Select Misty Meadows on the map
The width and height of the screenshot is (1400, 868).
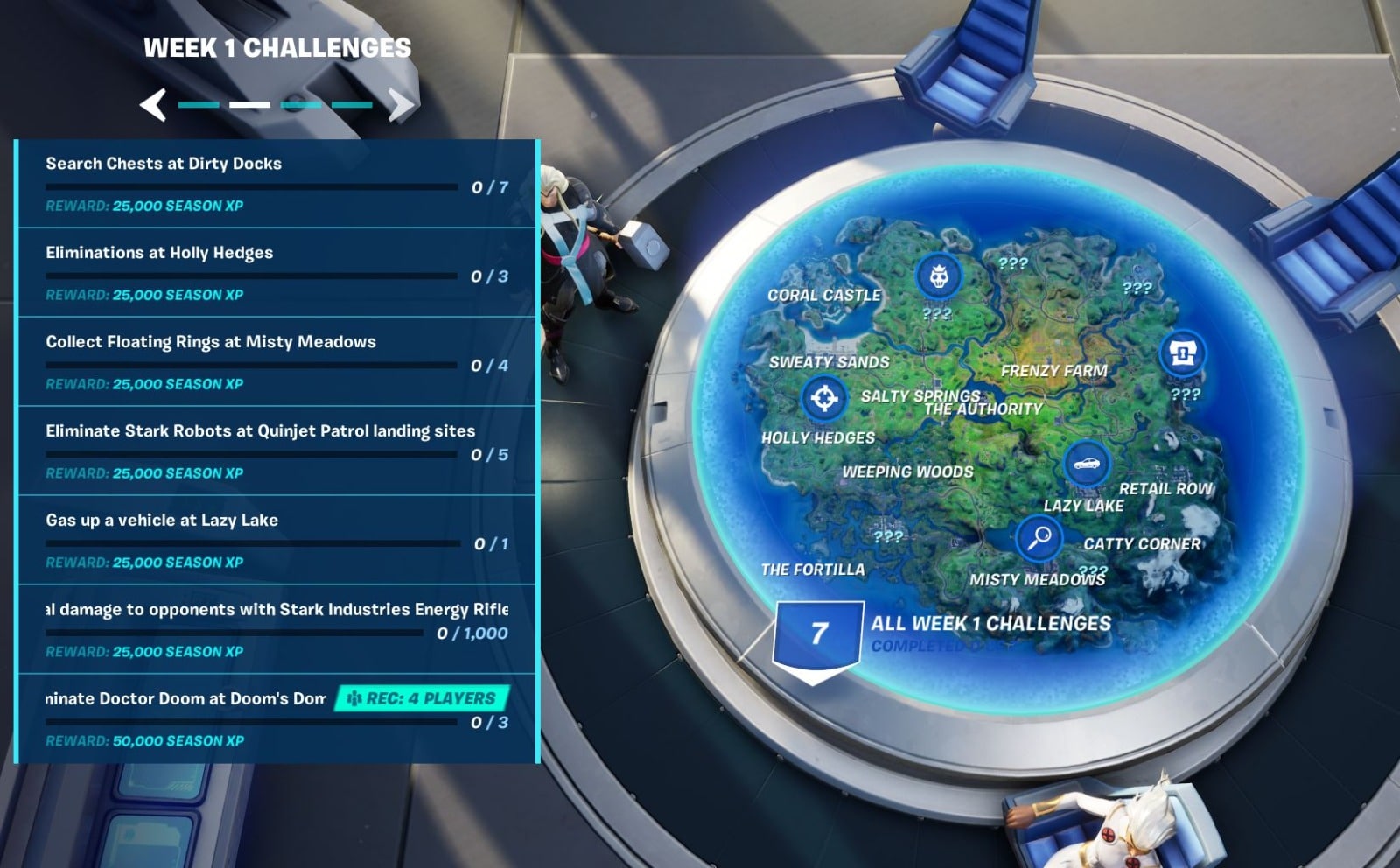[1038, 578]
